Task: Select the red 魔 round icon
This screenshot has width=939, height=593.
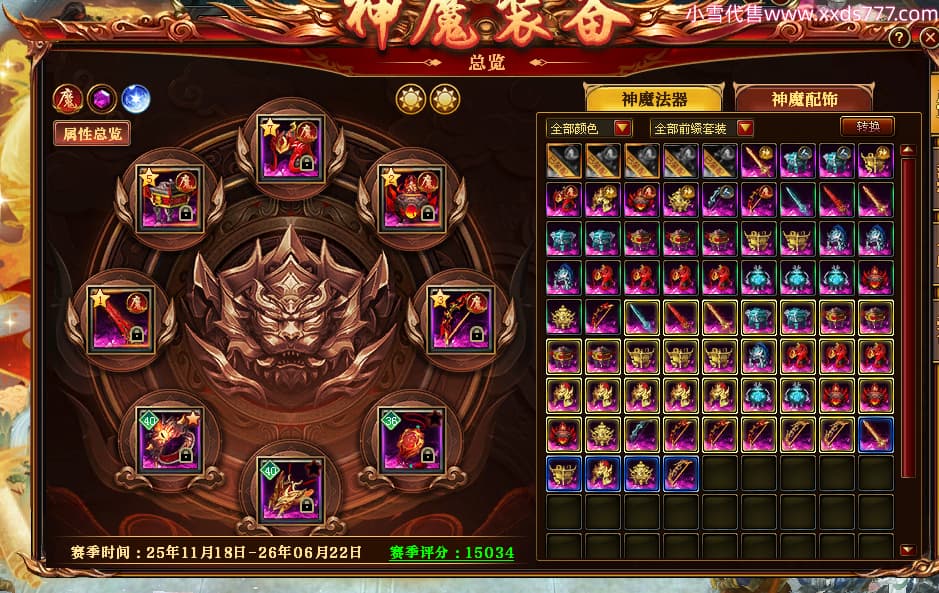Action: click(69, 98)
